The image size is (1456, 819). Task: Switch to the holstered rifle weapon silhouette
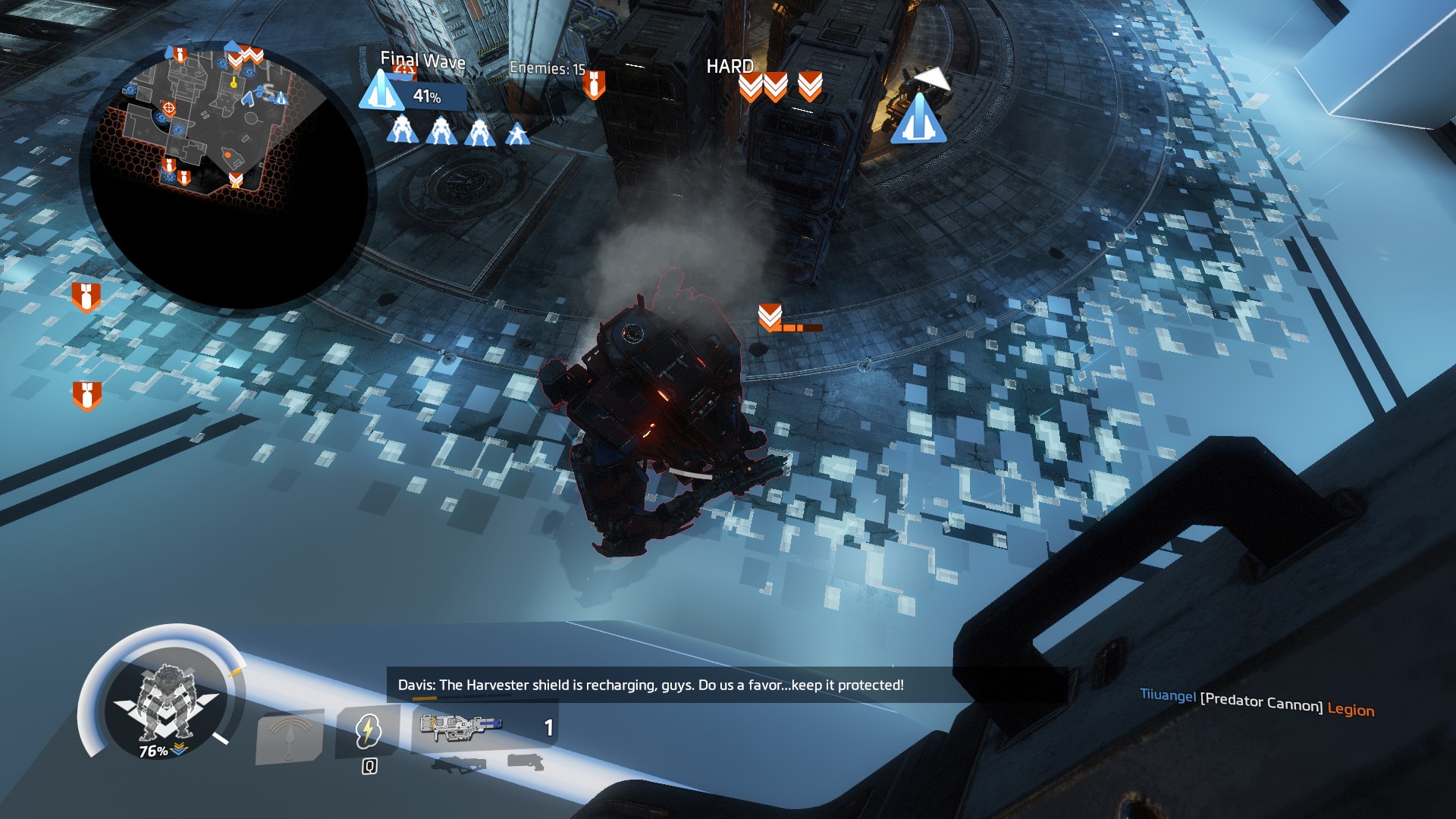pyautogui.click(x=458, y=764)
